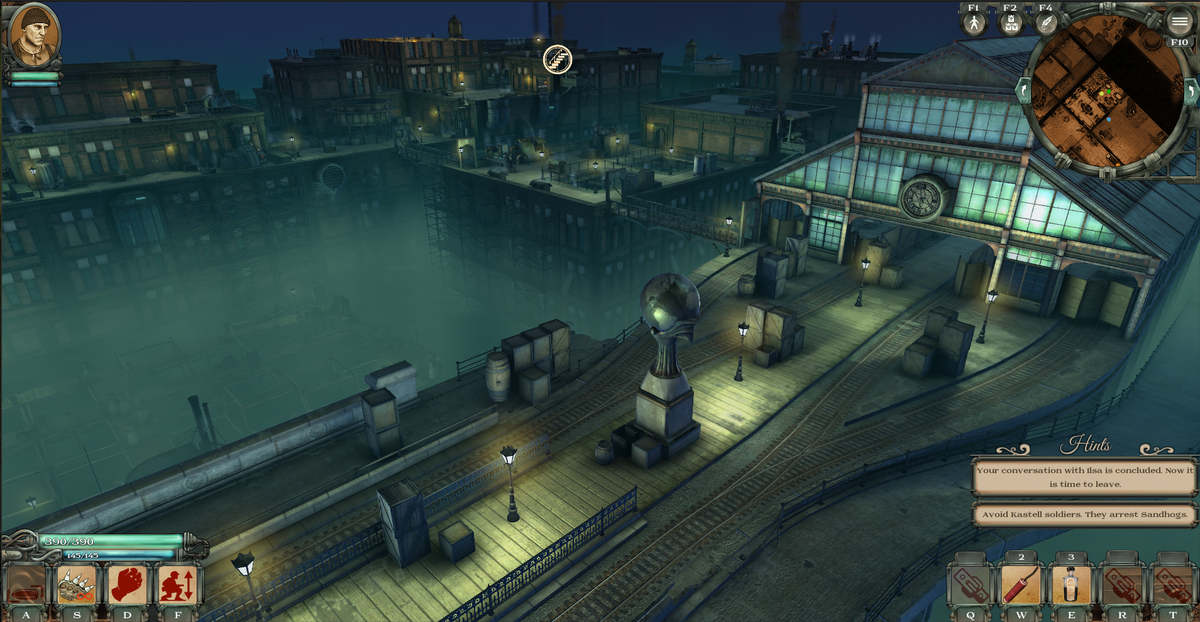Open the character sheet figure icon

point(974,24)
